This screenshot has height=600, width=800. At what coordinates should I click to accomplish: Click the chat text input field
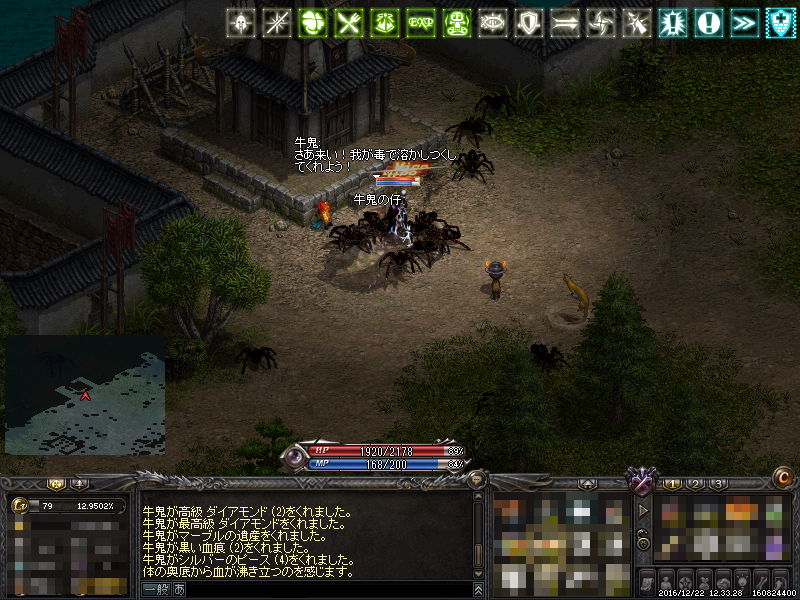[320, 590]
